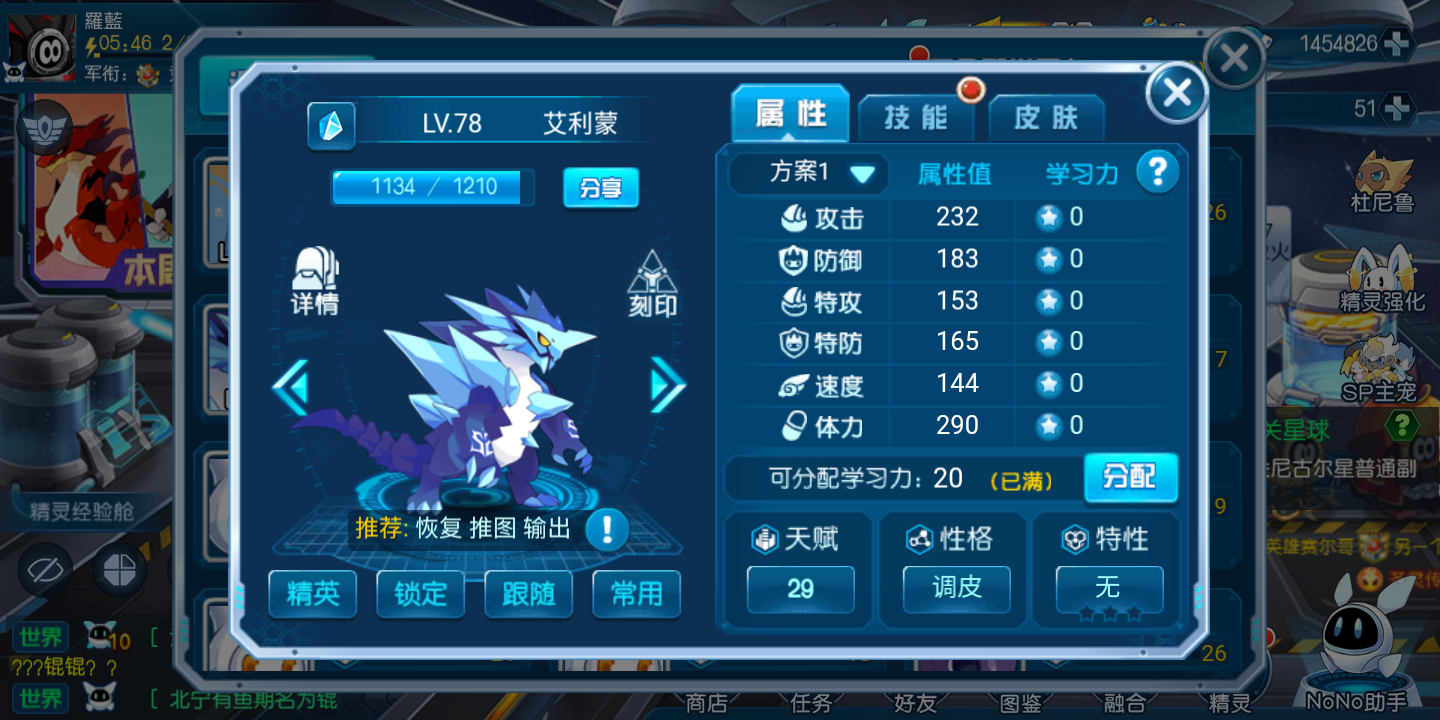Open the 特性 无 trait button
The height and width of the screenshot is (720, 1440).
click(1109, 589)
